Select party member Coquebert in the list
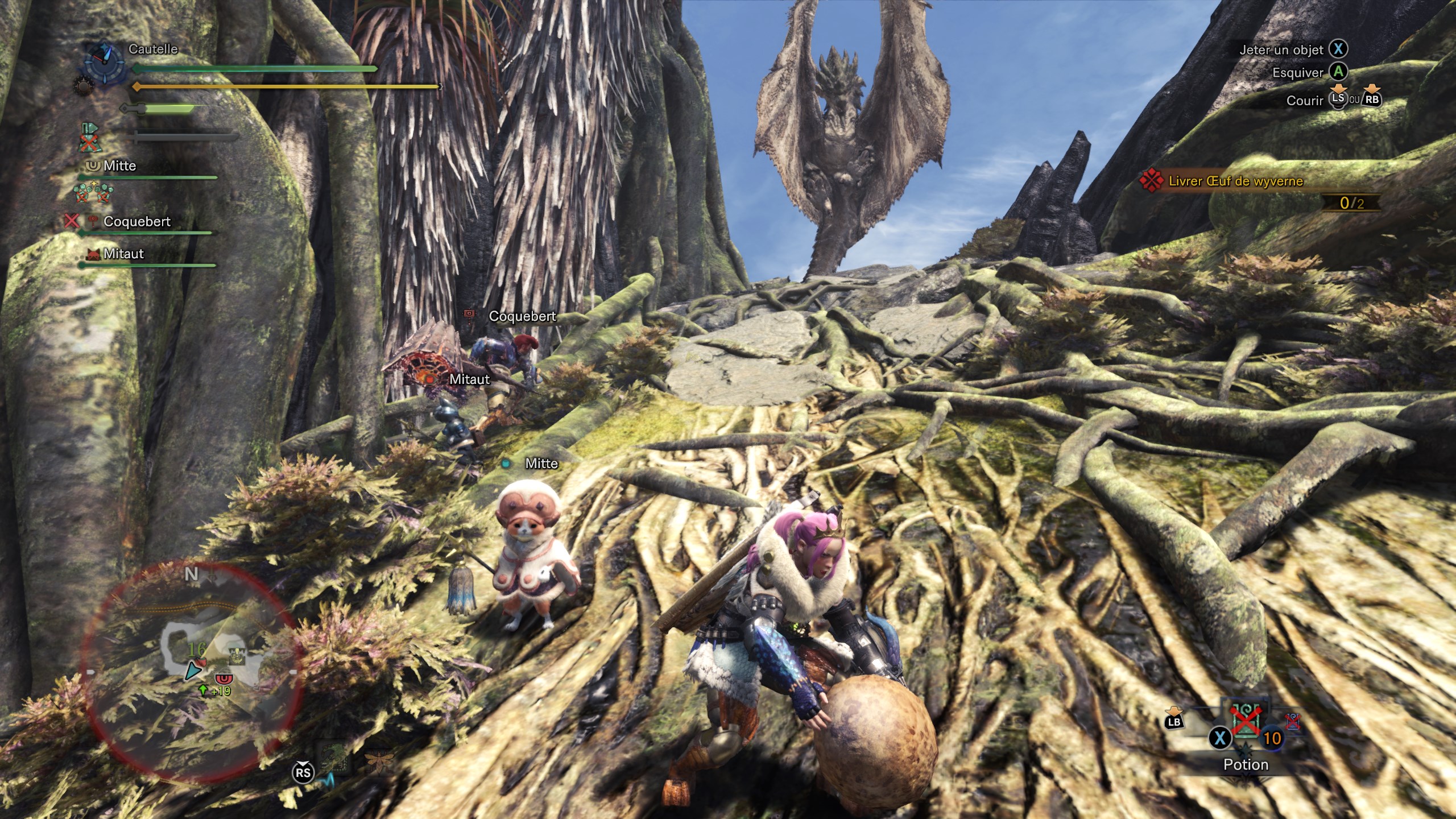The width and height of the screenshot is (1456, 819). click(x=136, y=222)
